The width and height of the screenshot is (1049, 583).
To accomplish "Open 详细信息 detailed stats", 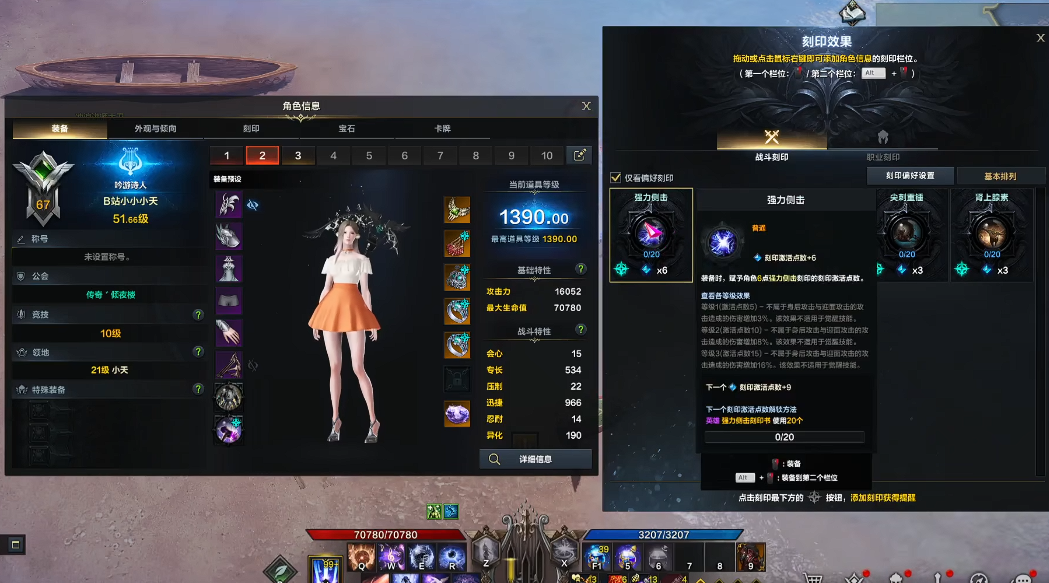I will 536,459.
